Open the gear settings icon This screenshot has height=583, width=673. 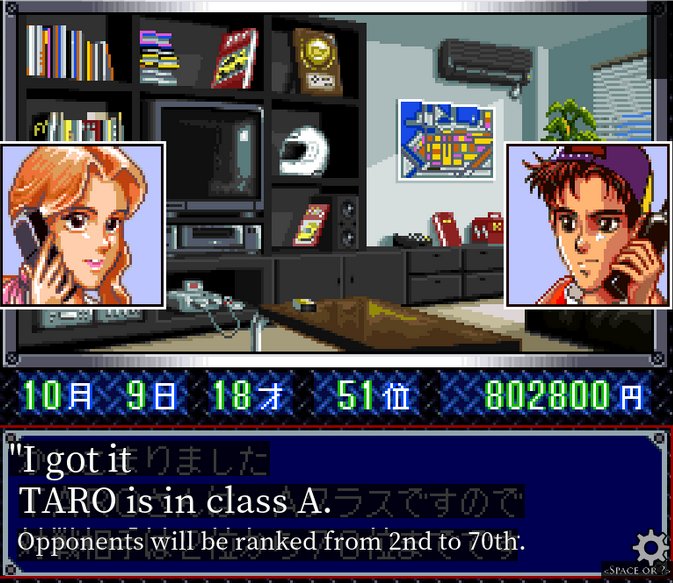[651, 547]
